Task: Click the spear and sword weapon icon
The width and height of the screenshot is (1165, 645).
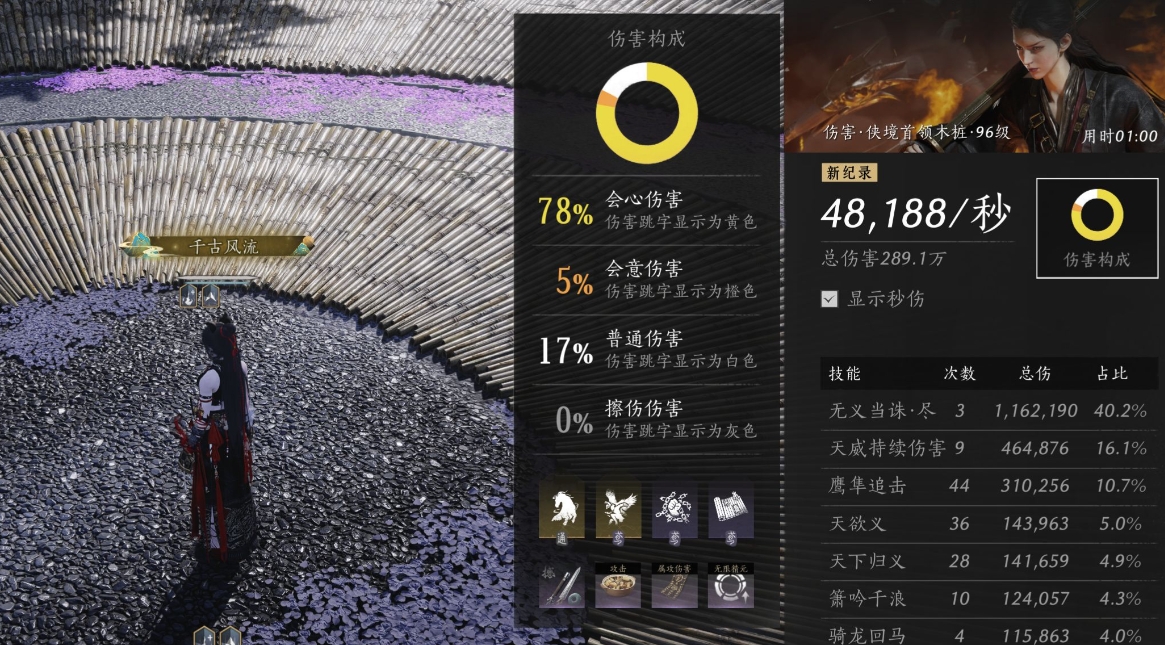Action: click(562, 585)
